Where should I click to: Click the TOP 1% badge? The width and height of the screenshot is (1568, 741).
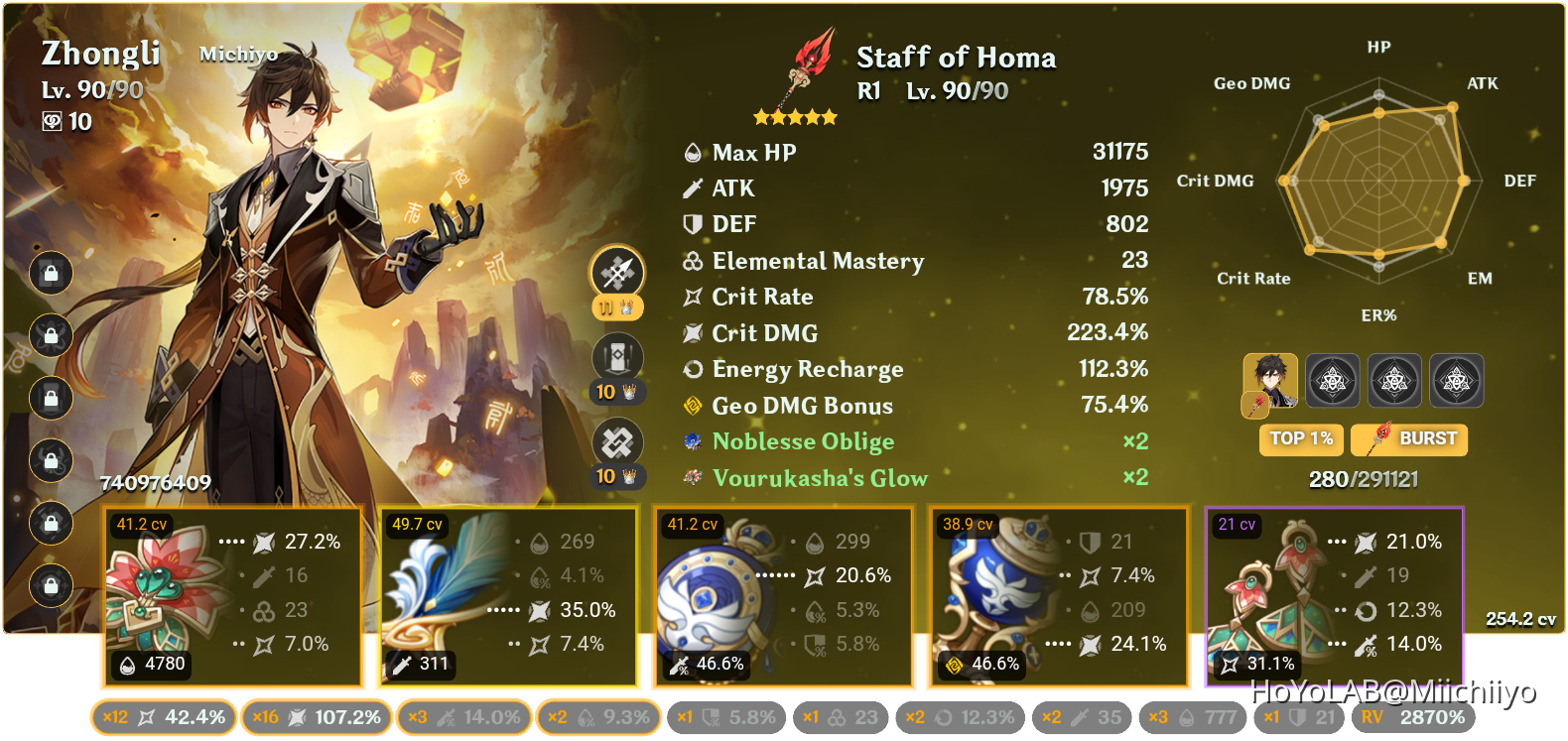tap(1300, 439)
